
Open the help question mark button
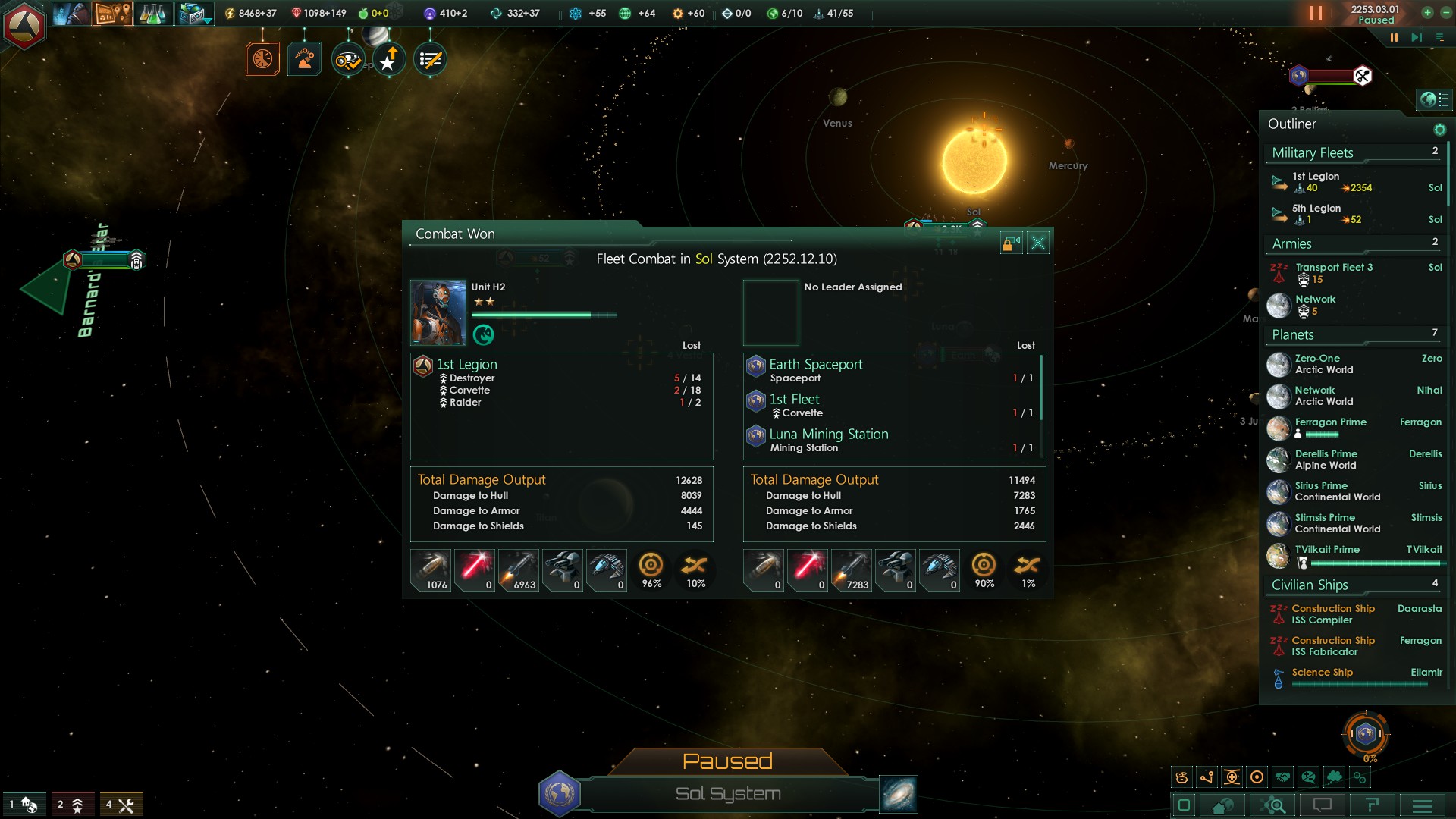1372,805
